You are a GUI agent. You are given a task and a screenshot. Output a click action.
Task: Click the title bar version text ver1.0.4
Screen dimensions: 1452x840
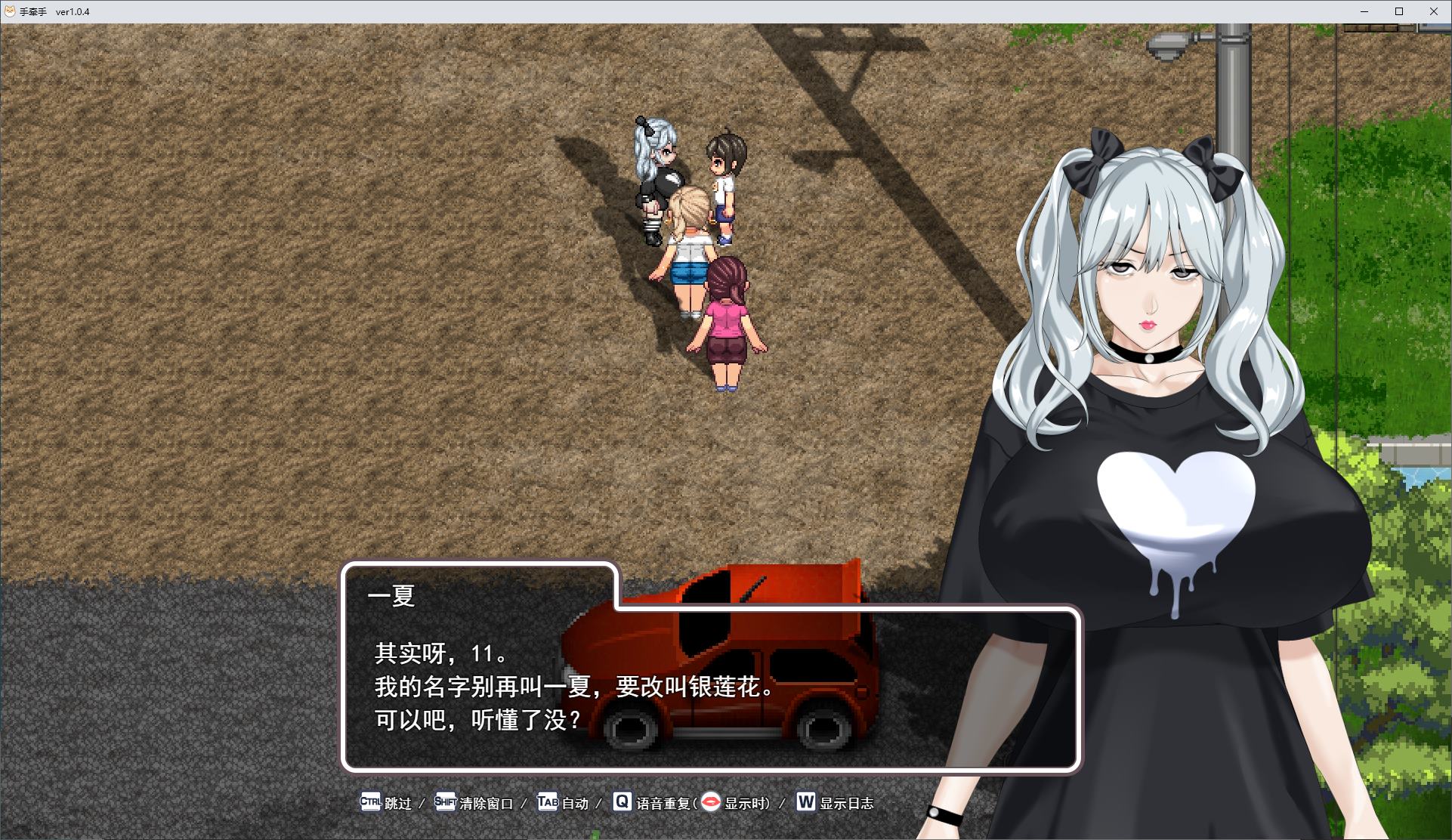[x=73, y=11]
